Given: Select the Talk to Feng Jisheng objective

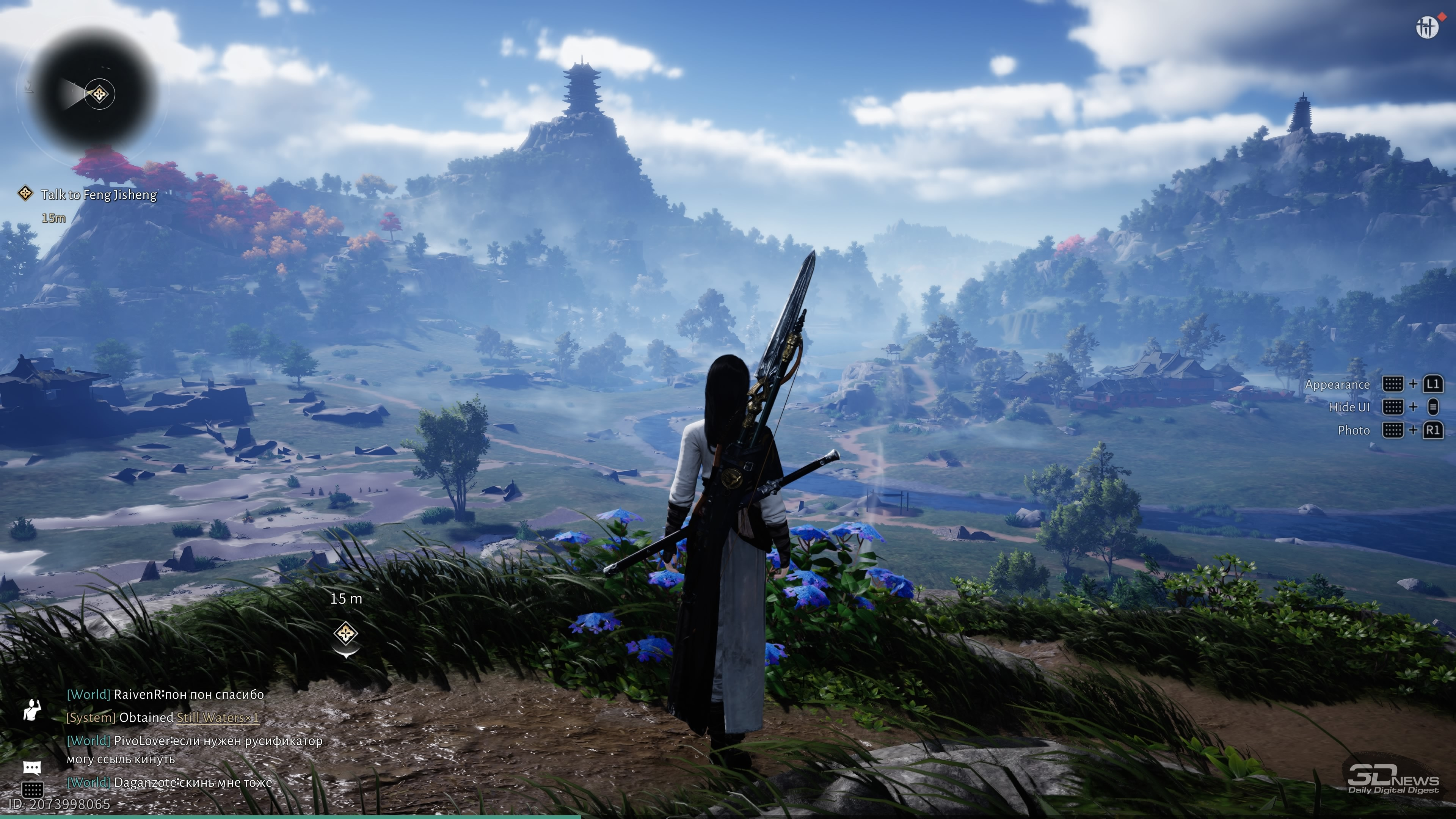Looking at the screenshot, I should [98, 195].
